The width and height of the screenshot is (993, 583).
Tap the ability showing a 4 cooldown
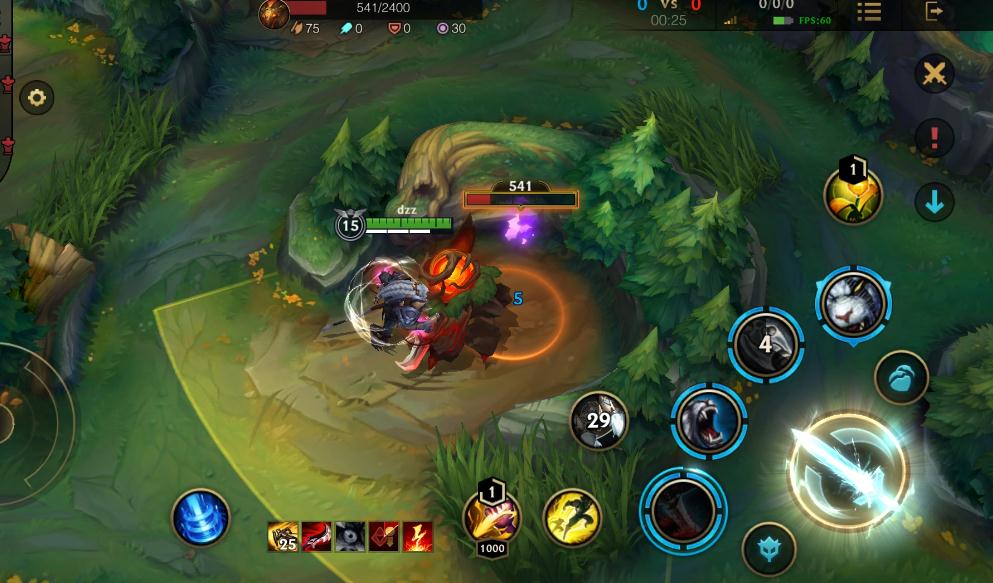click(x=766, y=345)
